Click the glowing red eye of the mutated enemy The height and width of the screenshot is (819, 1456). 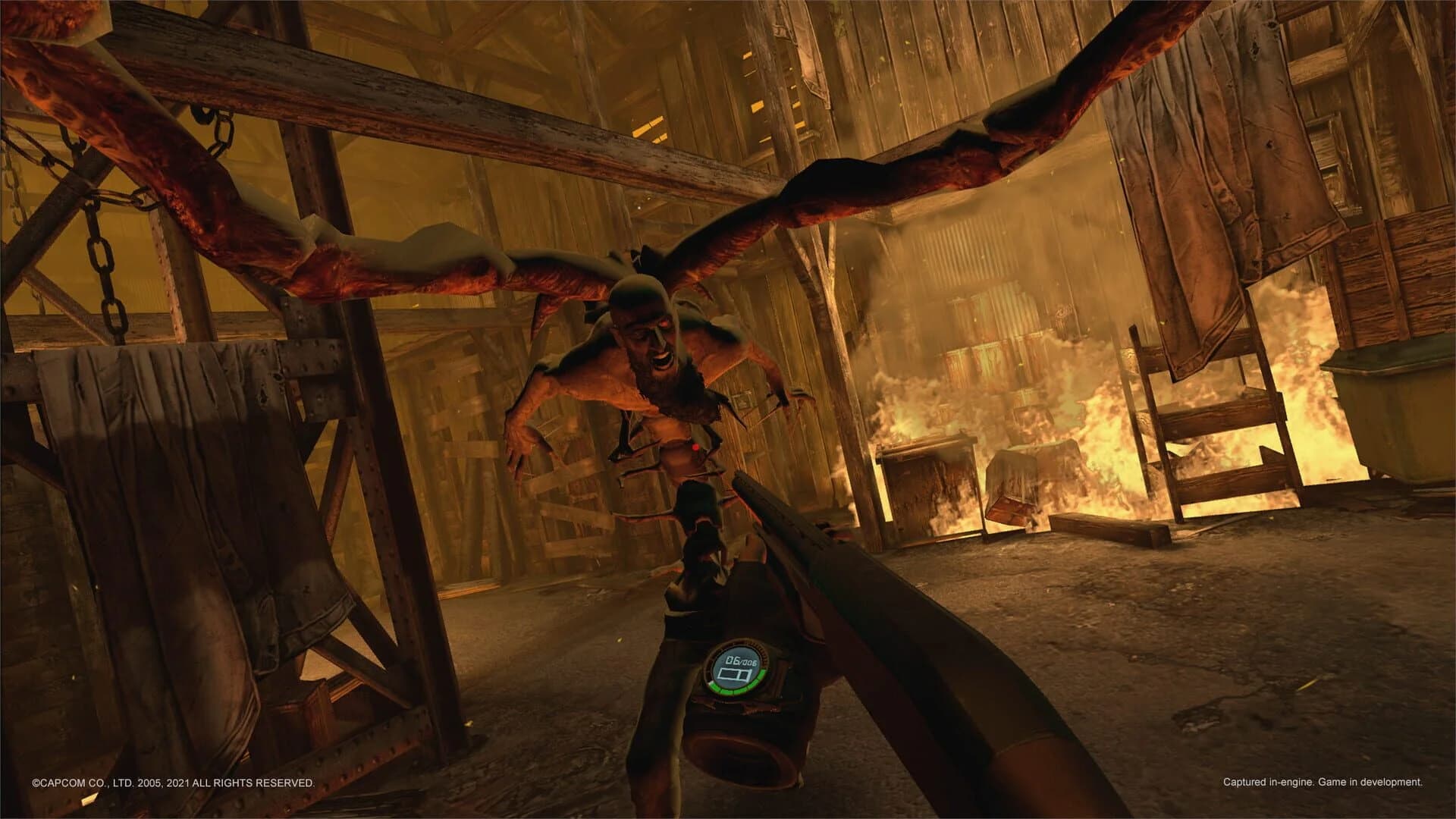pyautogui.click(x=664, y=322)
